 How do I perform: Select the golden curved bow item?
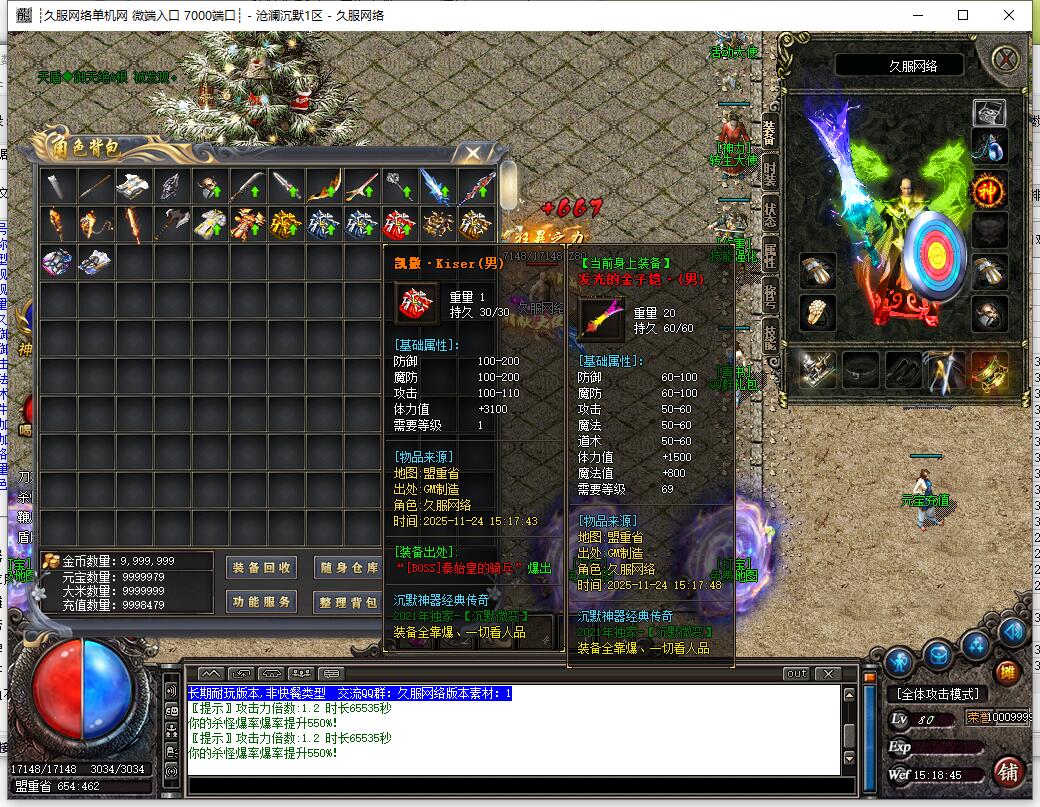coord(323,185)
